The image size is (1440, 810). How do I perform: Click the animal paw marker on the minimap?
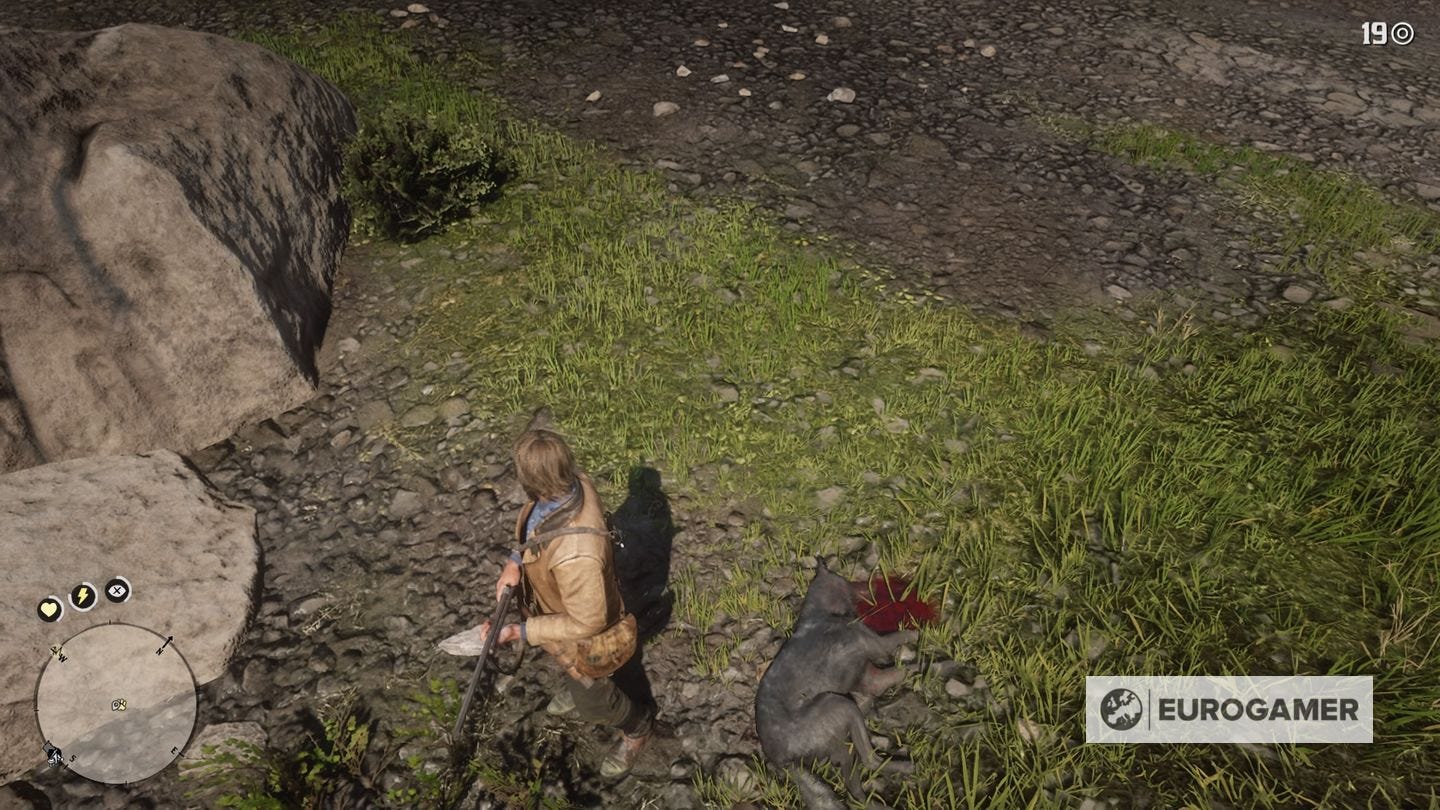click(123, 706)
